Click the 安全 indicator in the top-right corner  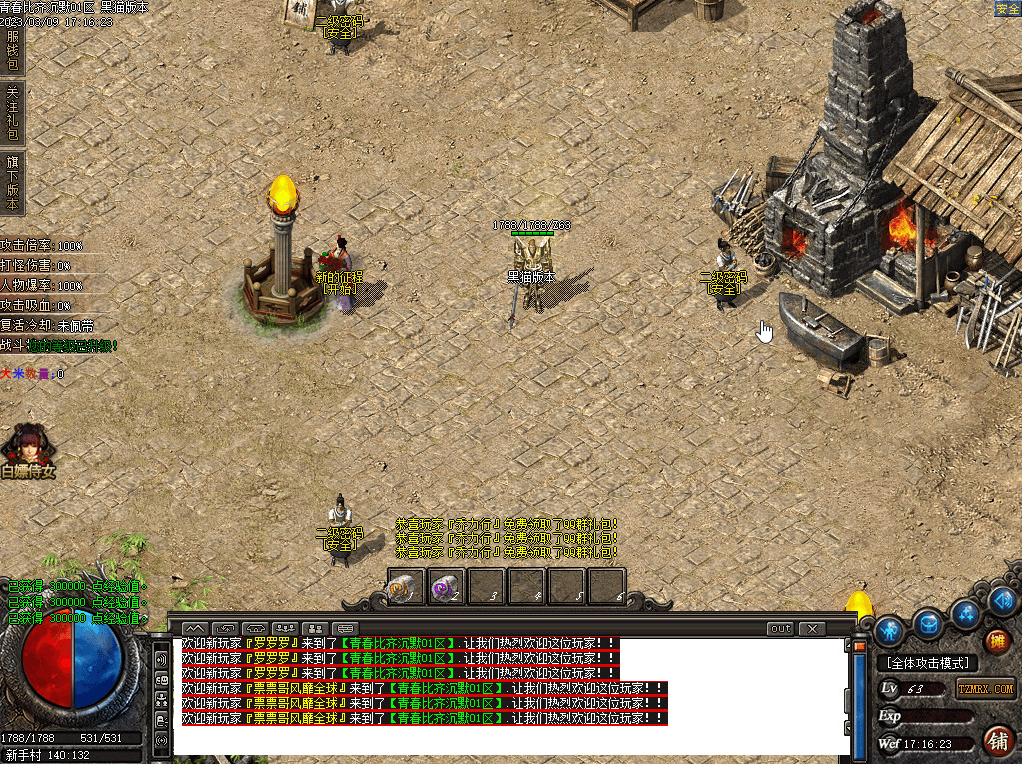pyautogui.click(x=1007, y=8)
